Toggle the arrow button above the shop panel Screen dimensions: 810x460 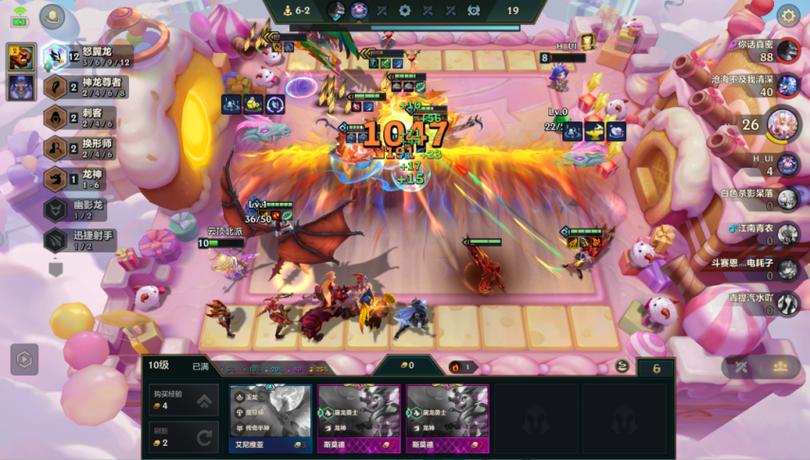tap(24, 358)
